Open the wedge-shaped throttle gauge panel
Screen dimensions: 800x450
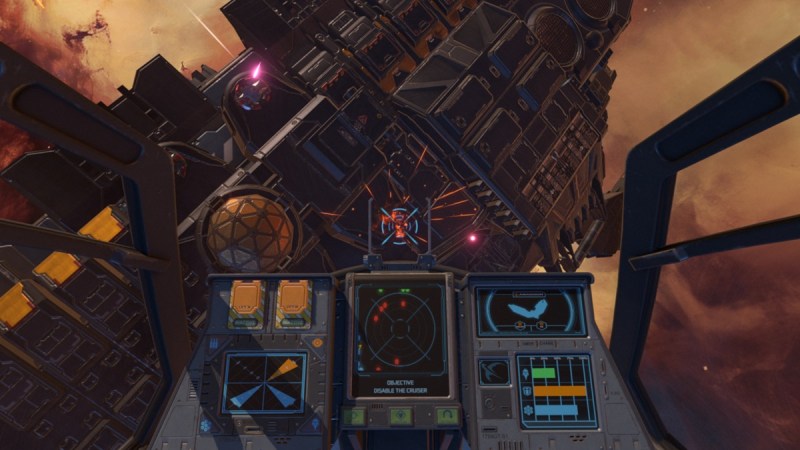coord(264,382)
